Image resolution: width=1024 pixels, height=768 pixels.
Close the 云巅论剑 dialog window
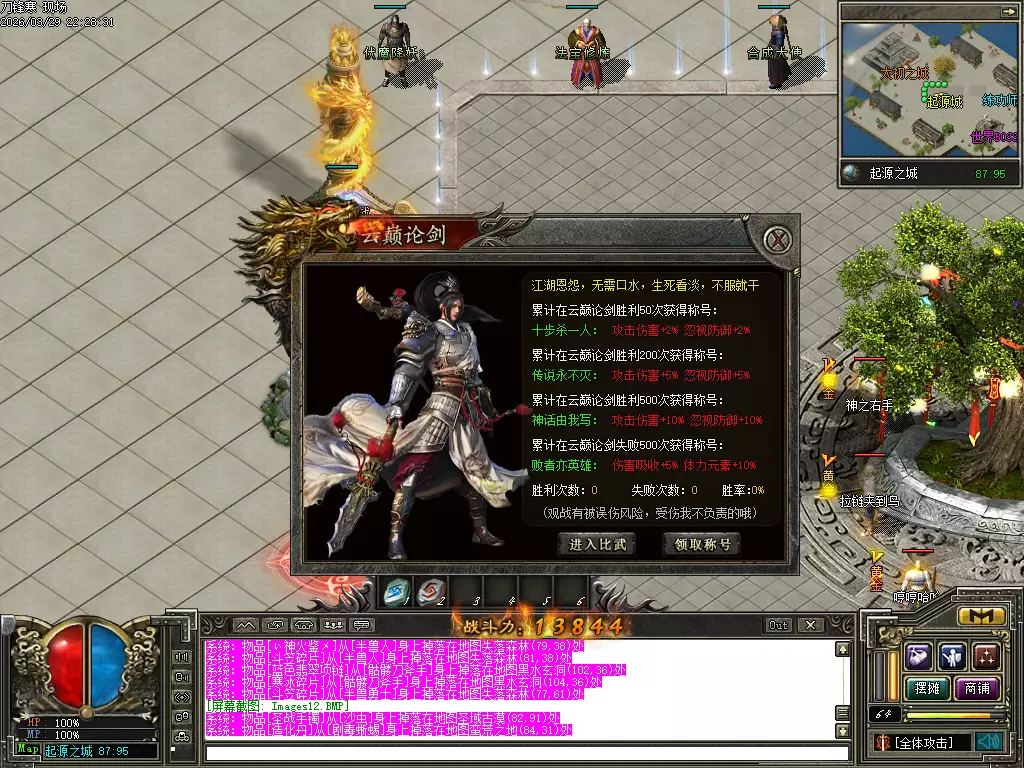(x=777, y=239)
